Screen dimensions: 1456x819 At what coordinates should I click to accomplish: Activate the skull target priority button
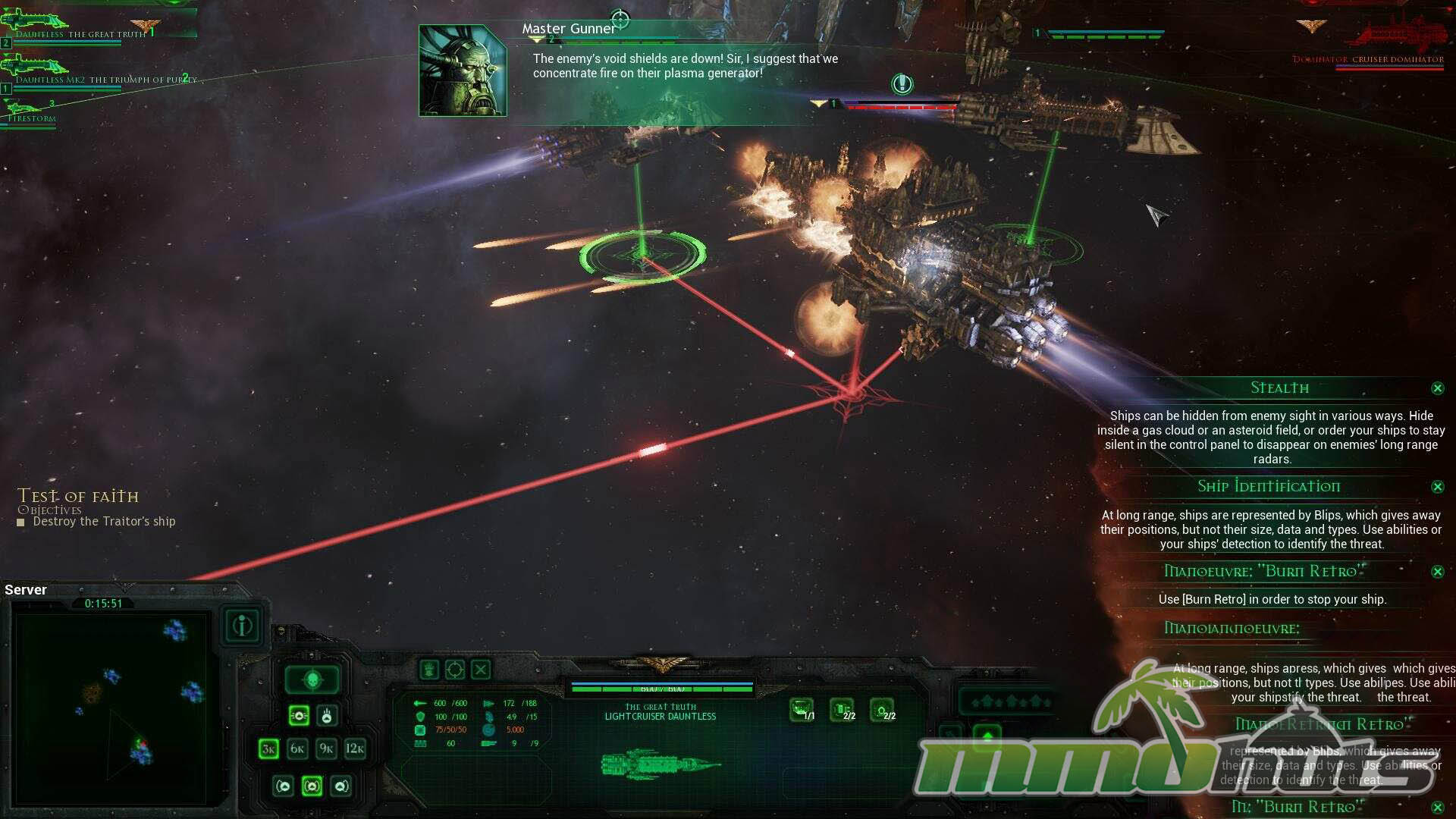pos(313,680)
